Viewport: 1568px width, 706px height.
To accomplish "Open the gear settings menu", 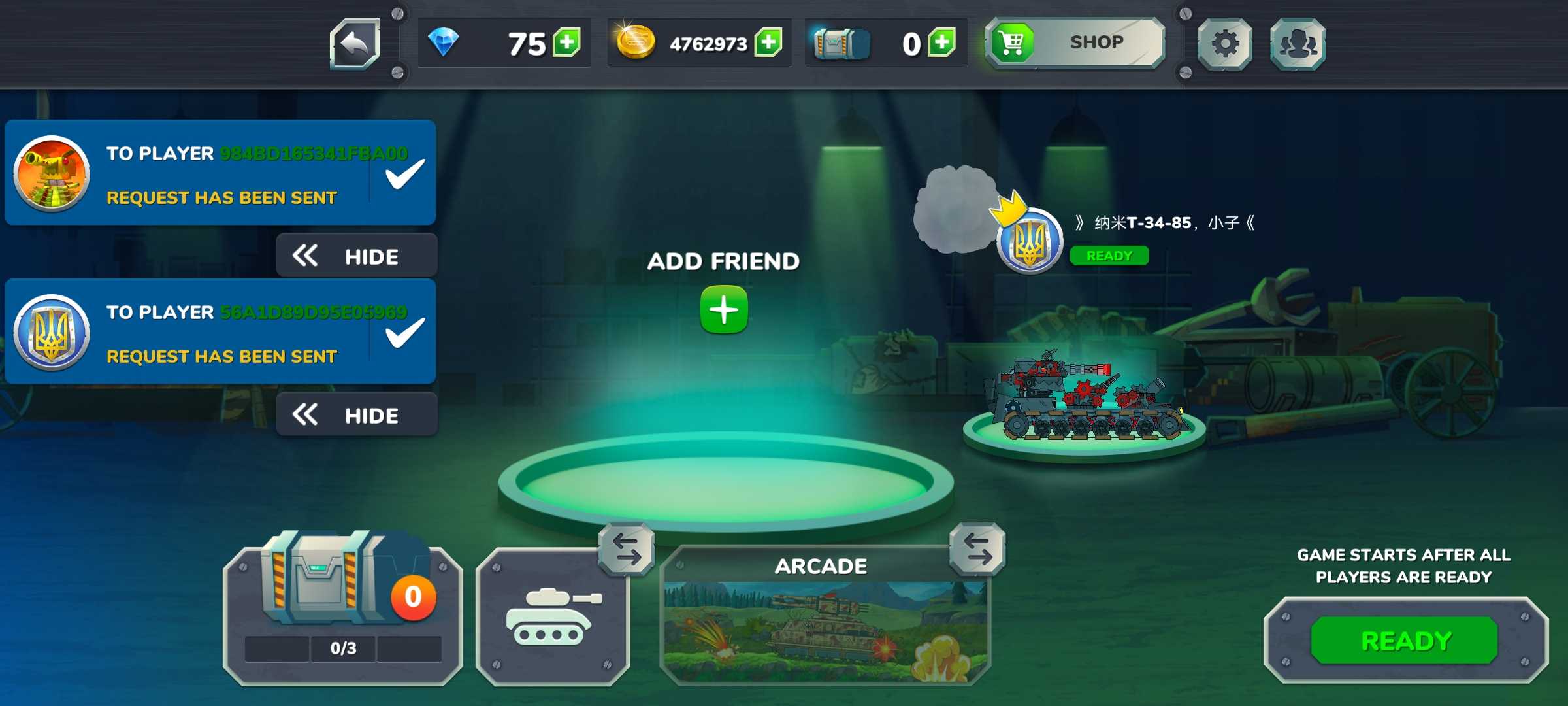I will [1224, 44].
